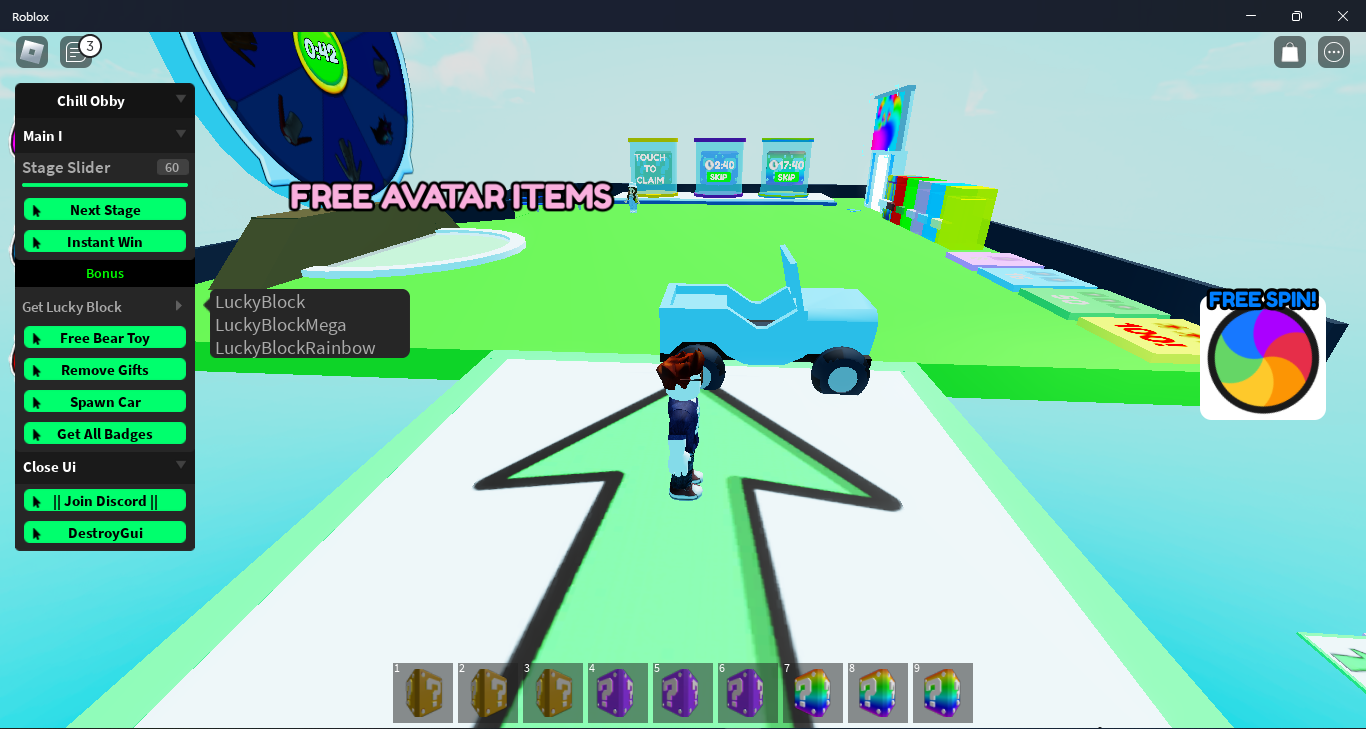Click the Free Spin wheel icon

point(1262,357)
